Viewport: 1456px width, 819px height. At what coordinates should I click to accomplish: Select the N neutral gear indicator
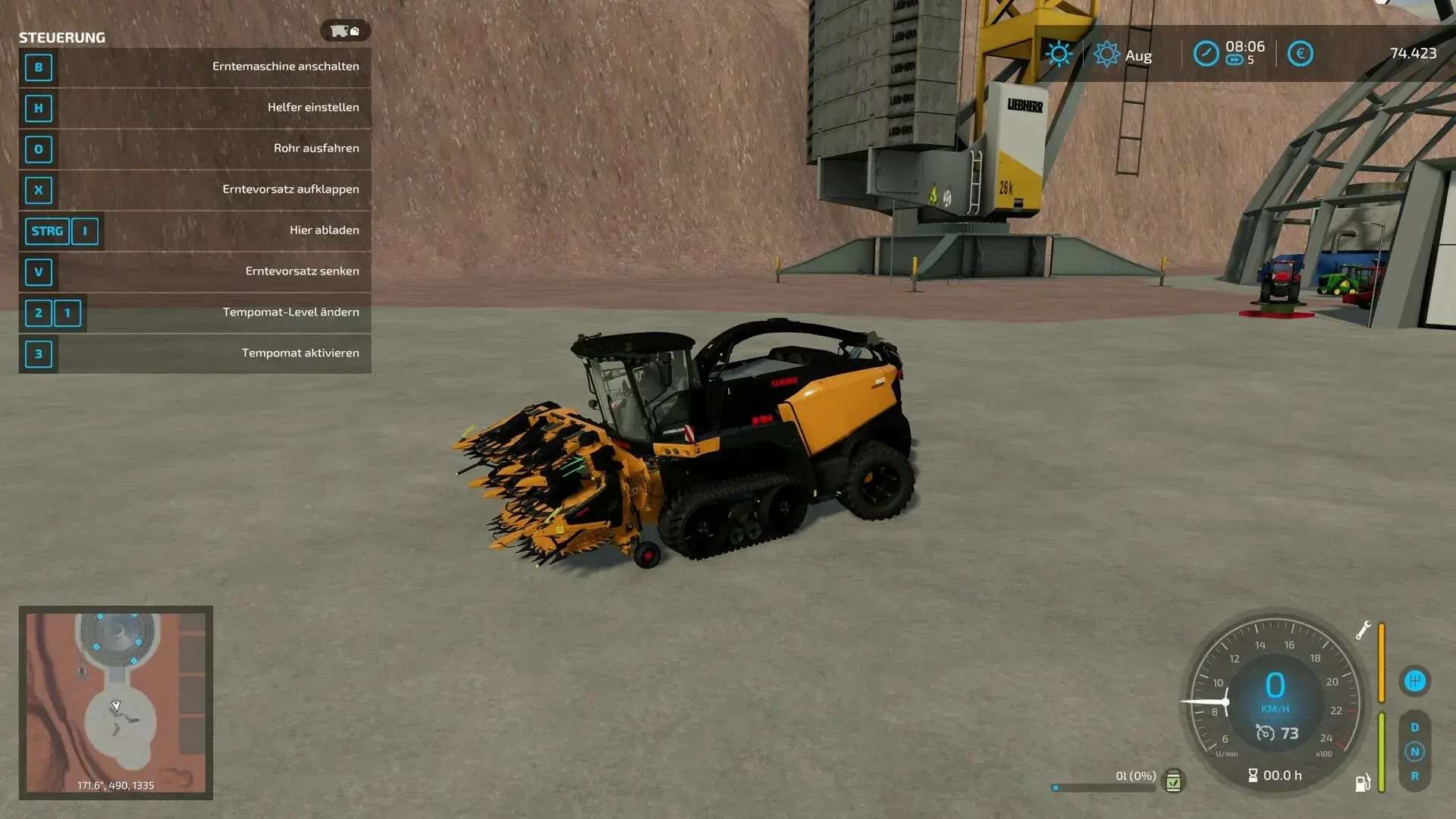1414,752
